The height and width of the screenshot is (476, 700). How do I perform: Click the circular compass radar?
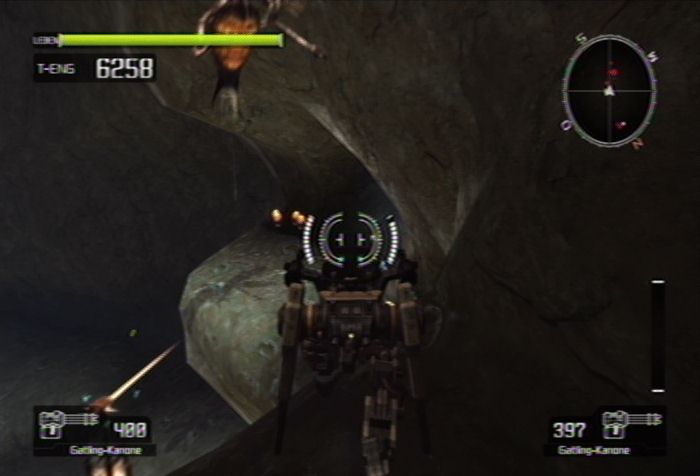pyautogui.click(x=609, y=91)
